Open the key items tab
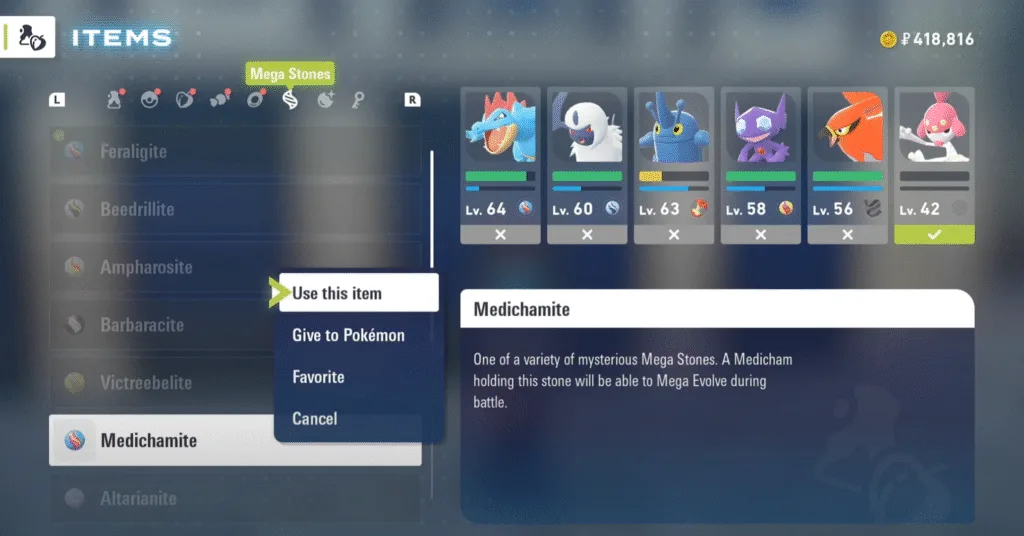The width and height of the screenshot is (1024, 536). tap(358, 100)
